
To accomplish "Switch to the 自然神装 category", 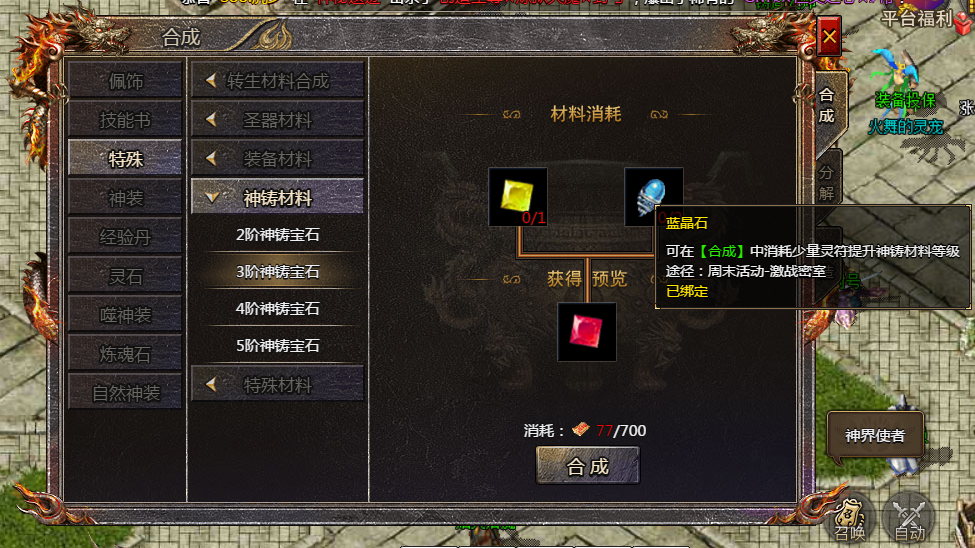I will pyautogui.click(x=125, y=393).
